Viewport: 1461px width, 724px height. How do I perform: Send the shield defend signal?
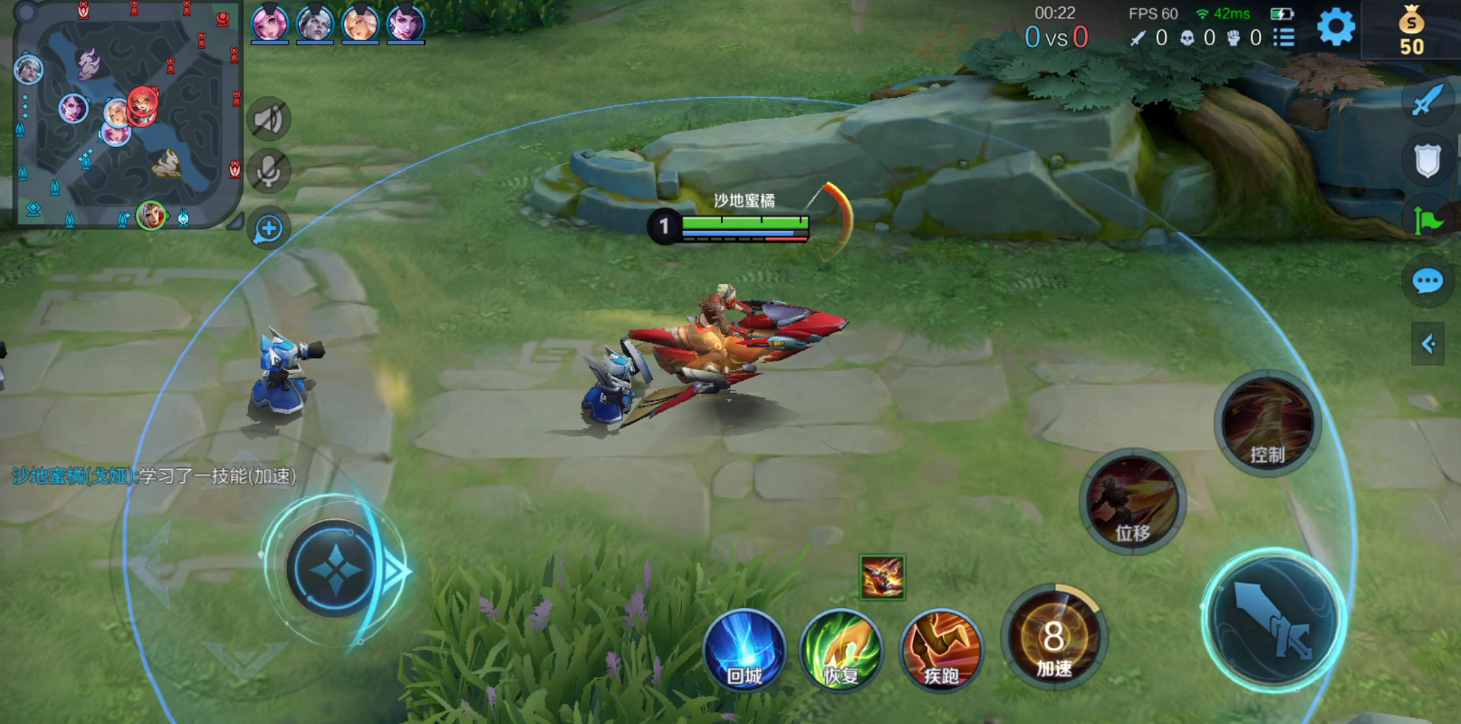pos(1428,160)
